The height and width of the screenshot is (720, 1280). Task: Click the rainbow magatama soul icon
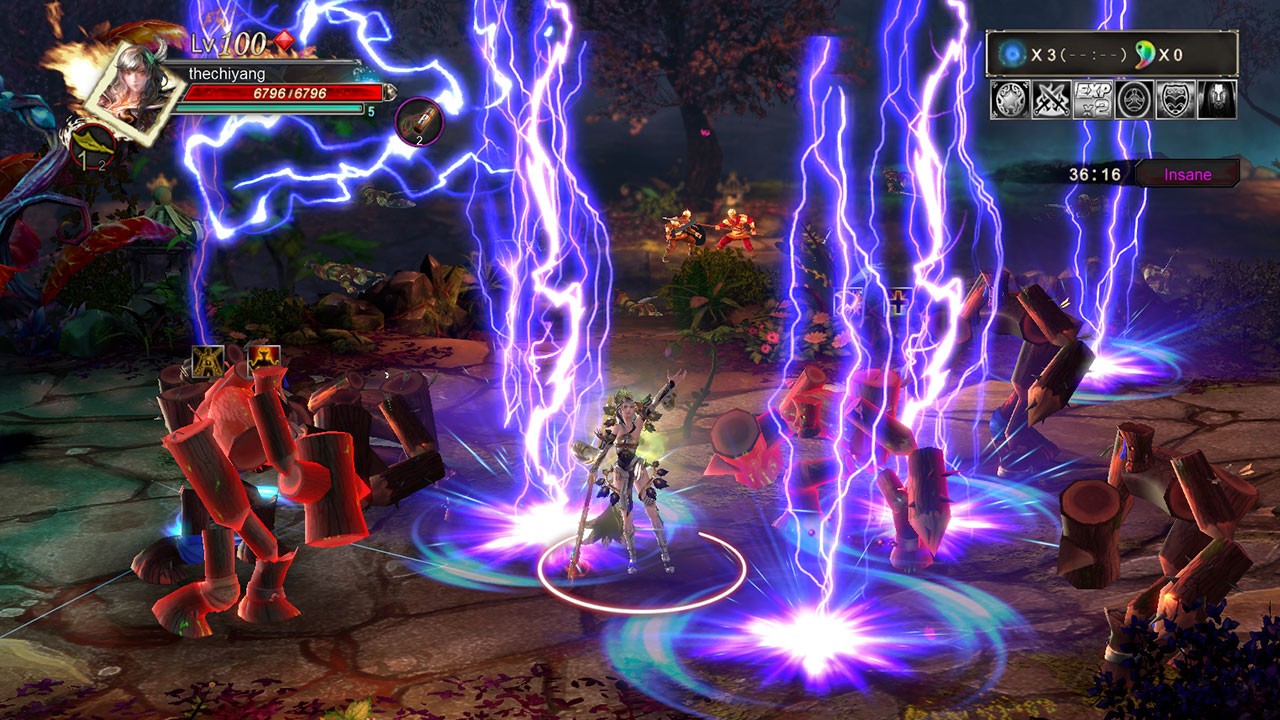(x=1144, y=55)
